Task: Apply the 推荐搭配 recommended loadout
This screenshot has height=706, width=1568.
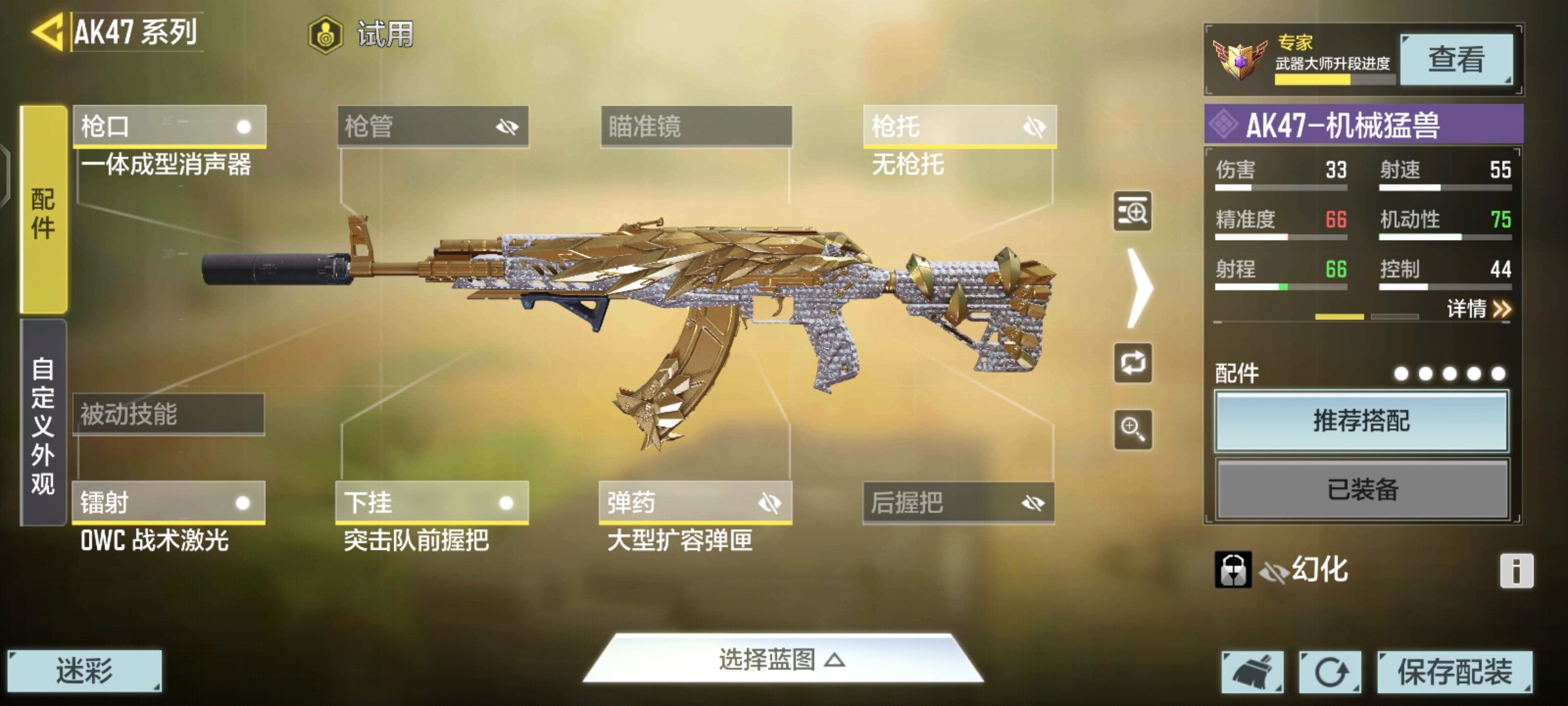Action: click(1362, 422)
